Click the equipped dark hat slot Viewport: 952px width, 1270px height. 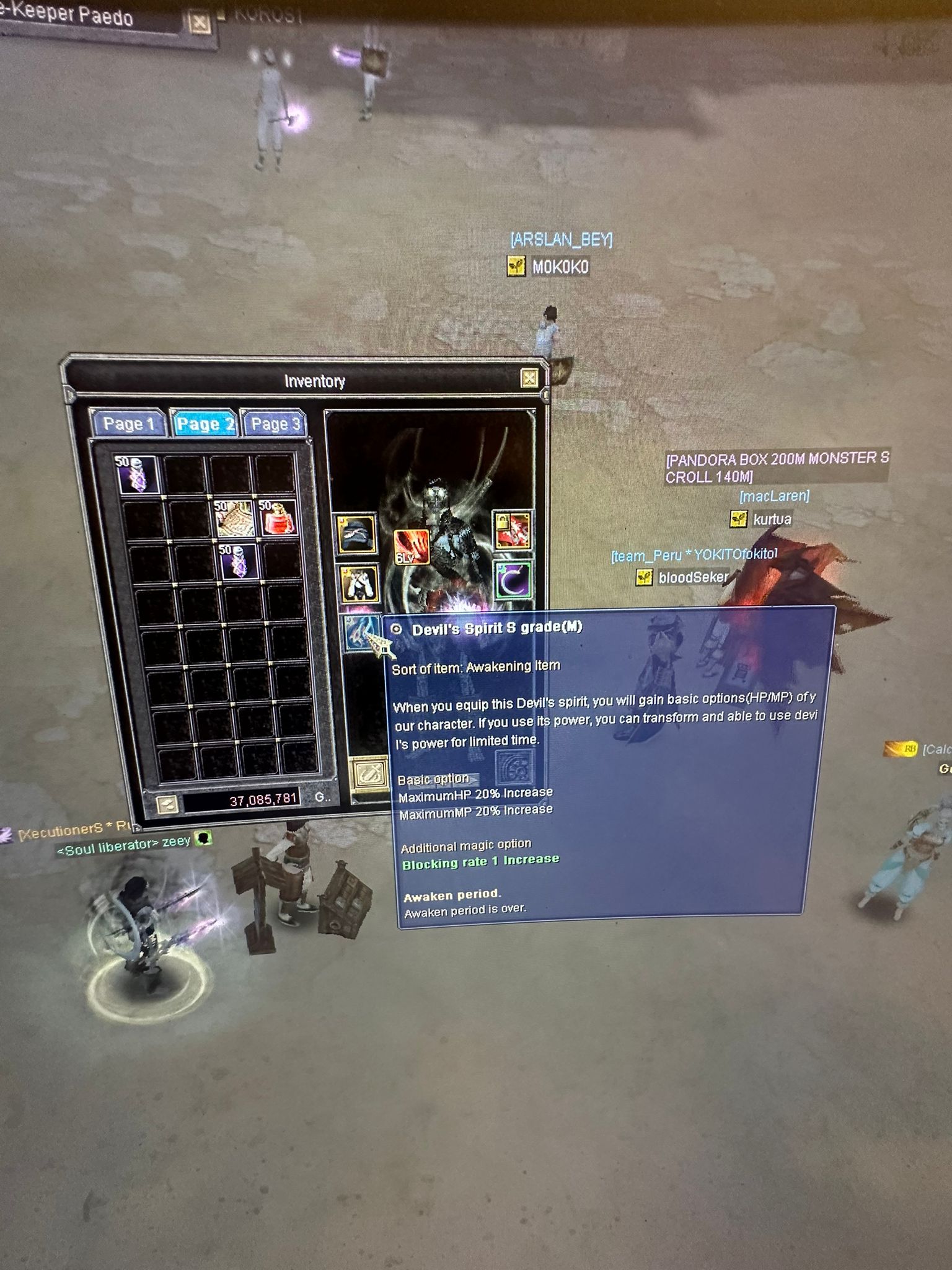click(x=358, y=533)
